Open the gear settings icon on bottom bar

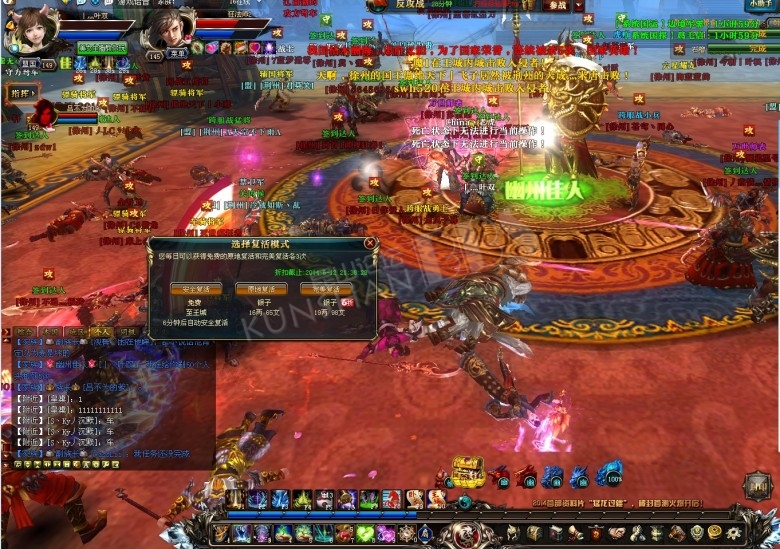[733, 534]
